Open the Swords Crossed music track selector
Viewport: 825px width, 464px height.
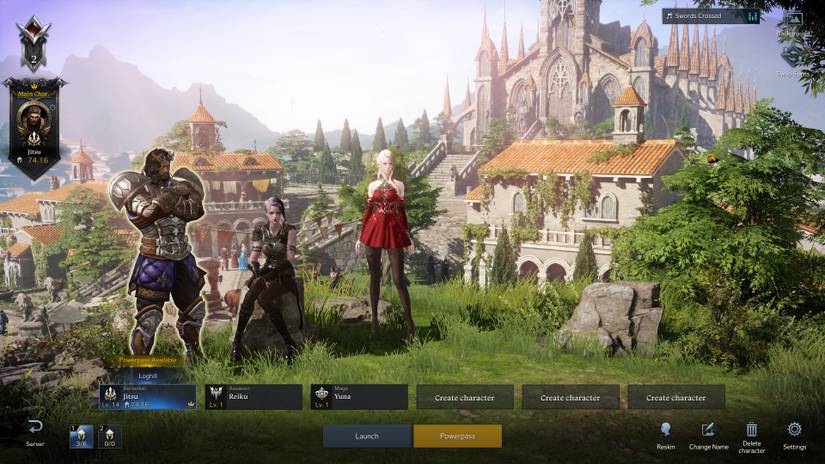pos(710,16)
